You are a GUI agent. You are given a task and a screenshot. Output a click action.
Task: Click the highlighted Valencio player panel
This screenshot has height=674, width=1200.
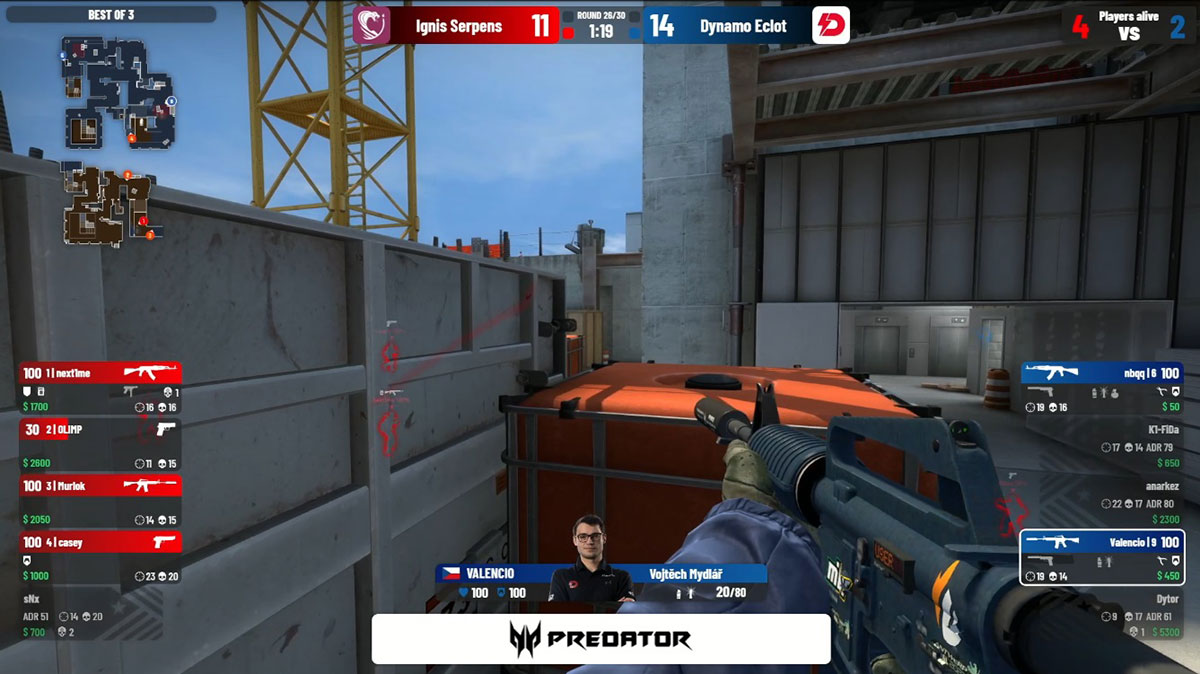coord(1101,556)
